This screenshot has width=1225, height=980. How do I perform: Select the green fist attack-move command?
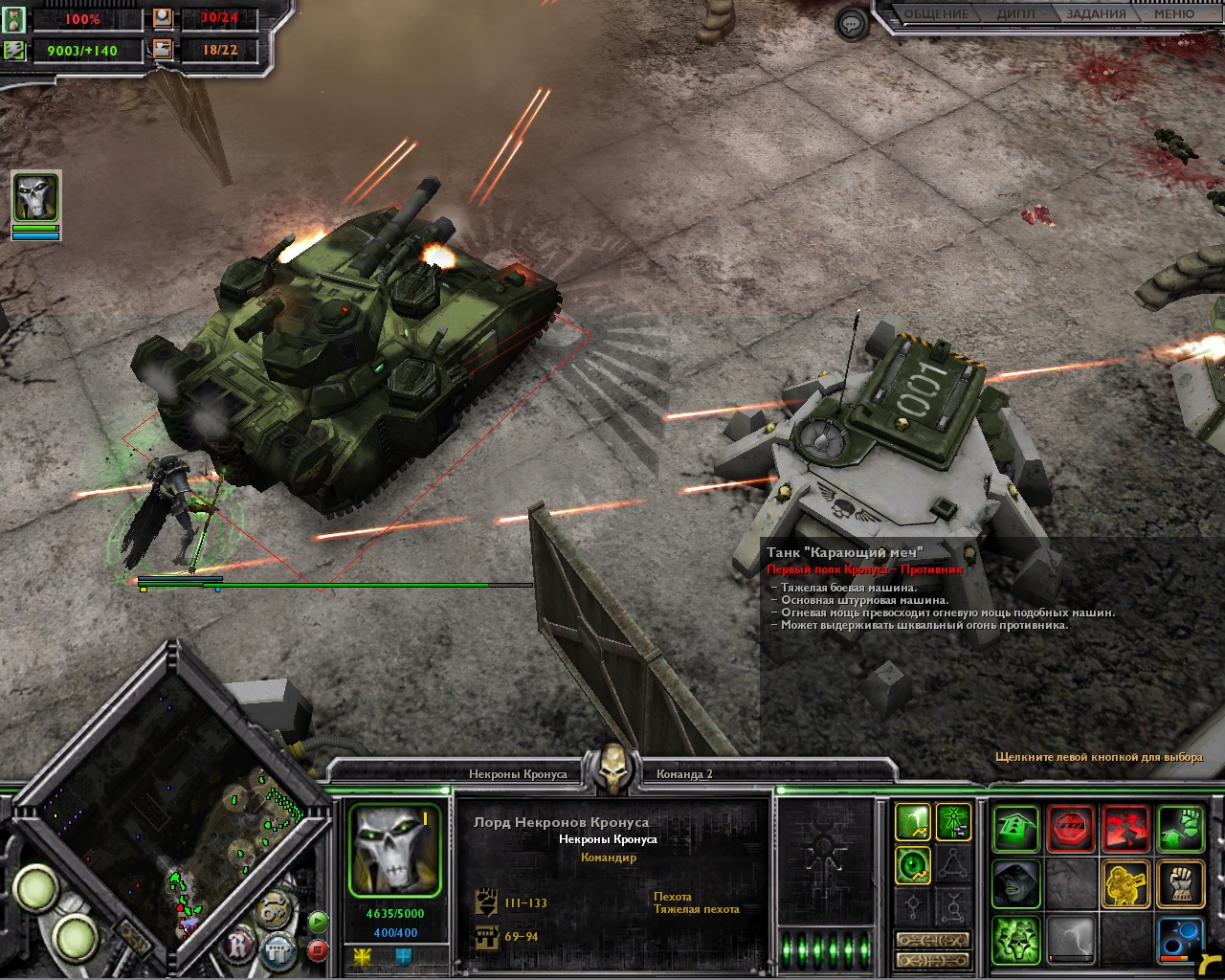pyautogui.click(x=1181, y=829)
